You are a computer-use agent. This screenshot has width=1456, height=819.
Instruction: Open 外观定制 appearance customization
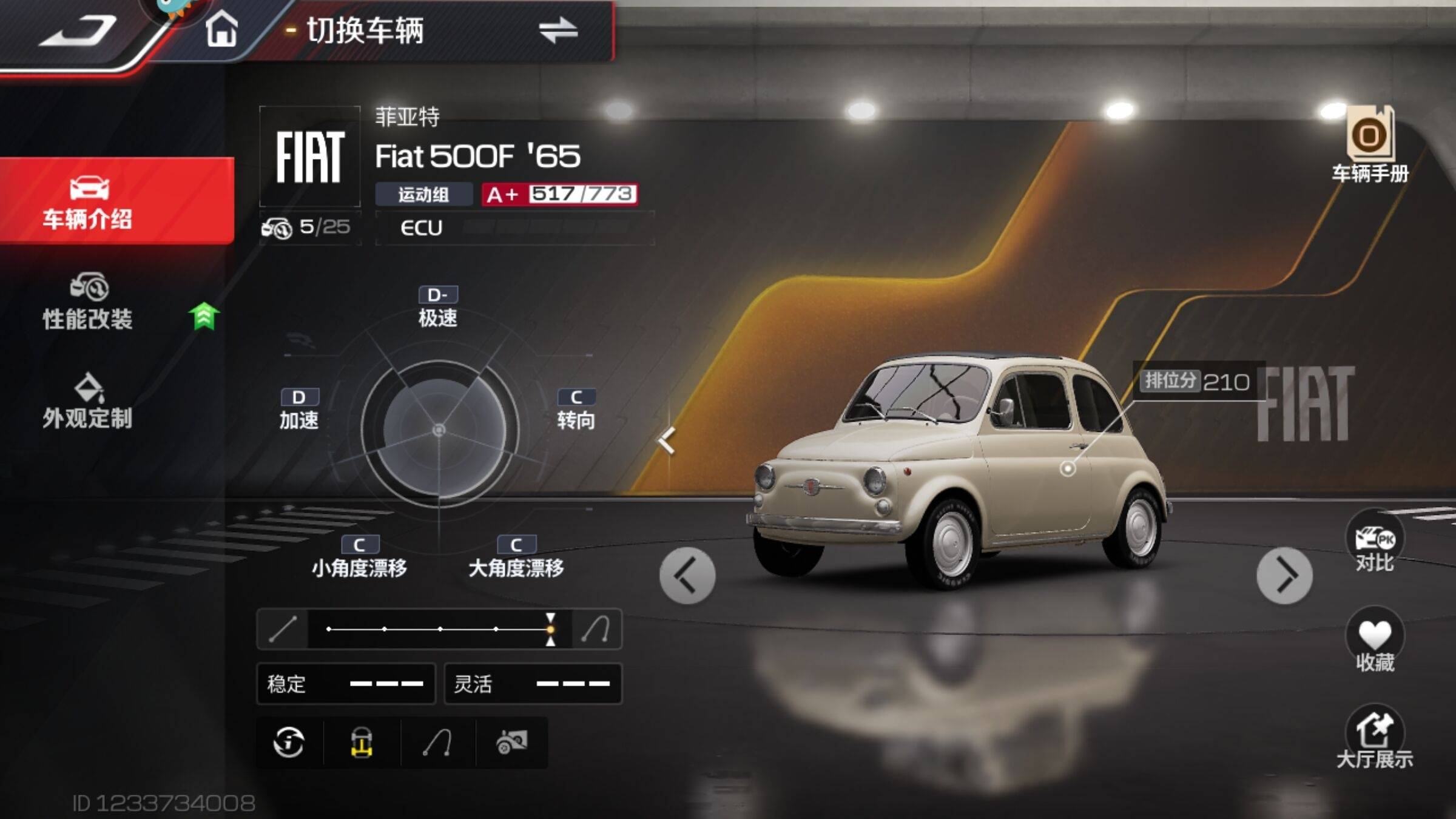pyautogui.click(x=88, y=402)
